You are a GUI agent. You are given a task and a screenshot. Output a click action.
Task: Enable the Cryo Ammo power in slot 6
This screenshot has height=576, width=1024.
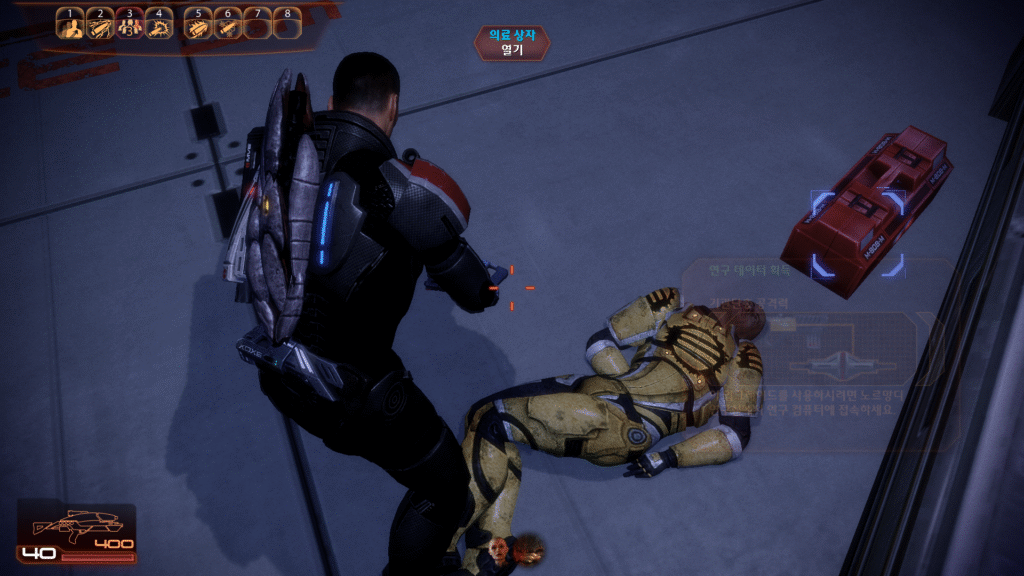(228, 26)
